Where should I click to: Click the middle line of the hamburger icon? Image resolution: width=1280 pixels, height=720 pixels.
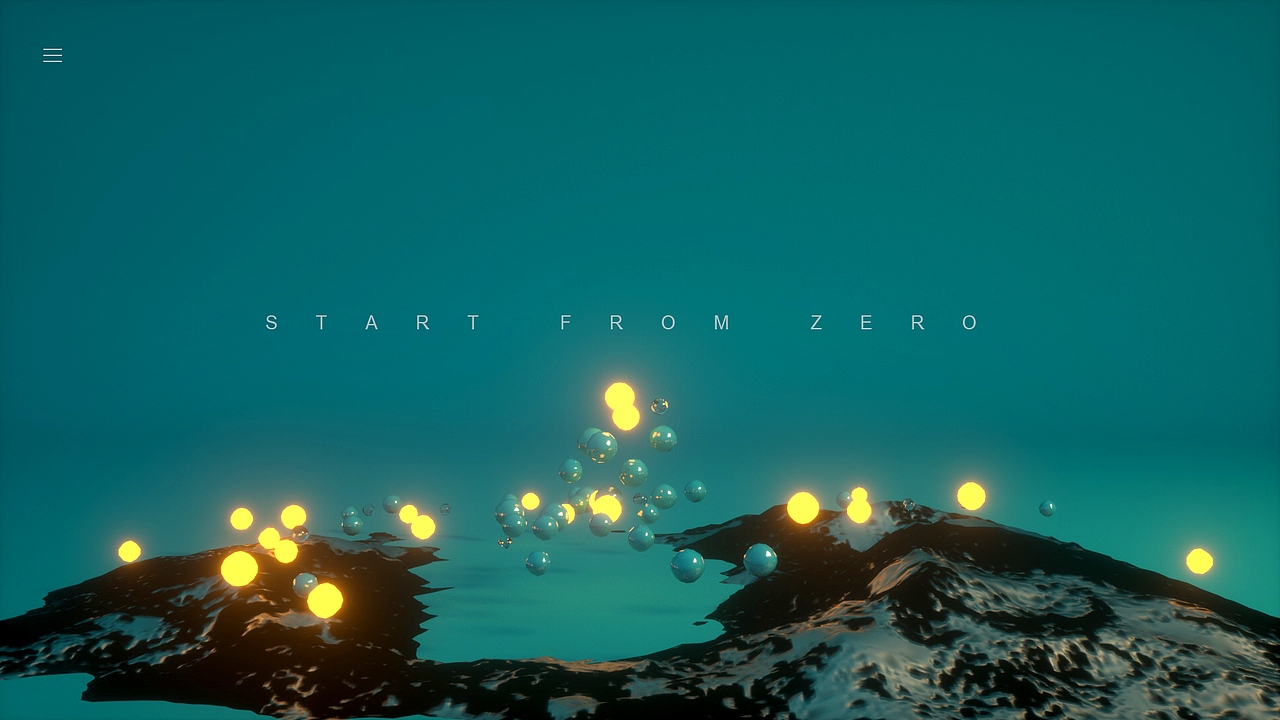click(52, 55)
